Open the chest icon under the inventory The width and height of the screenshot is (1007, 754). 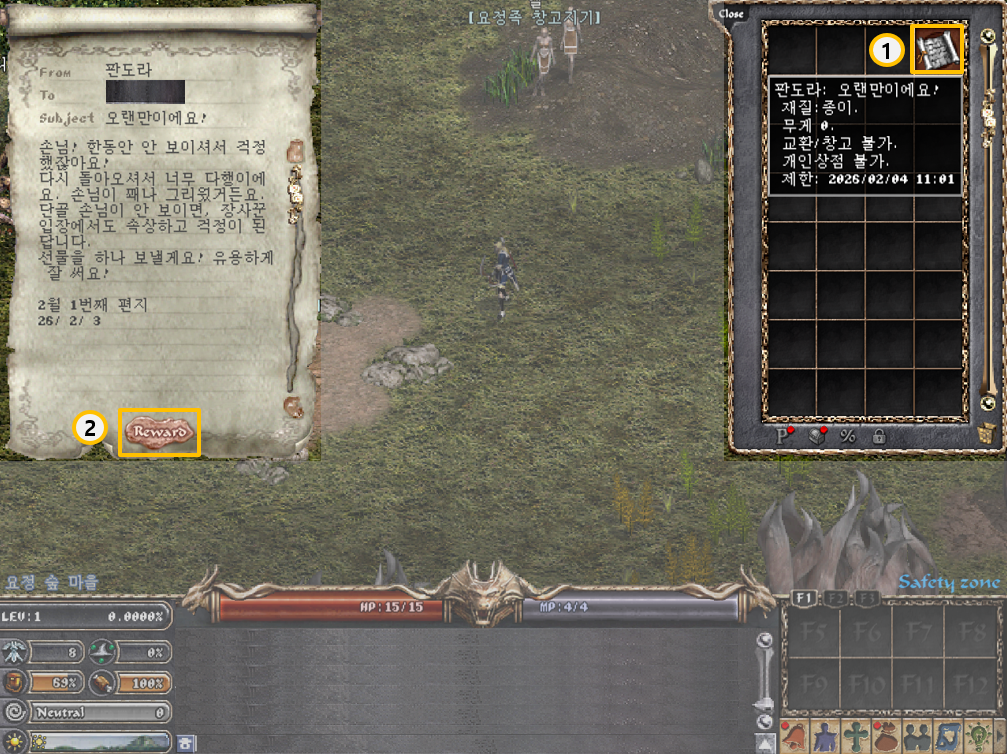coord(817,436)
